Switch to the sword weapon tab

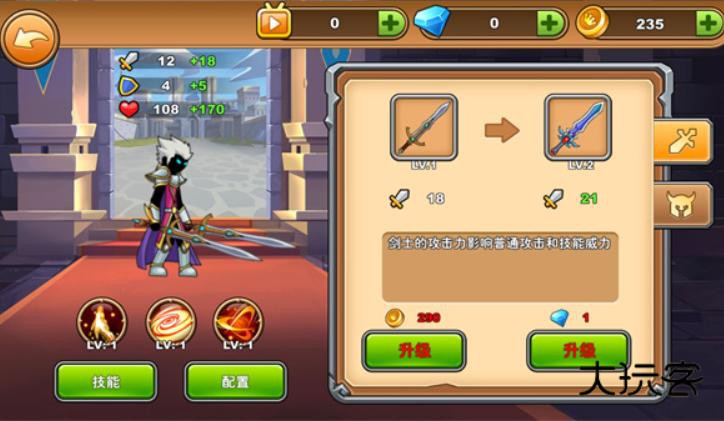[682, 141]
